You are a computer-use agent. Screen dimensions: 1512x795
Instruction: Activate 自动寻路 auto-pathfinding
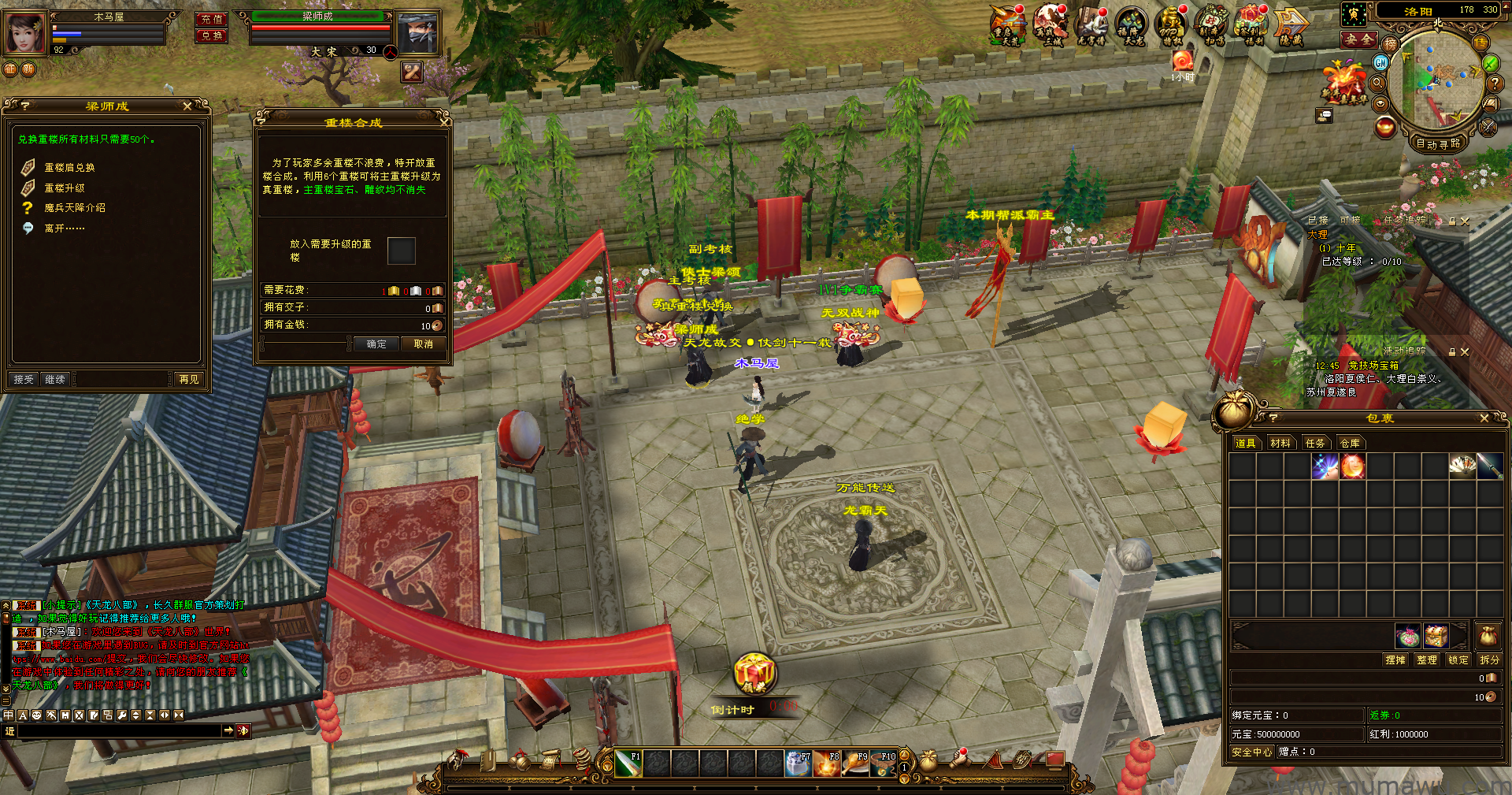point(1438,143)
